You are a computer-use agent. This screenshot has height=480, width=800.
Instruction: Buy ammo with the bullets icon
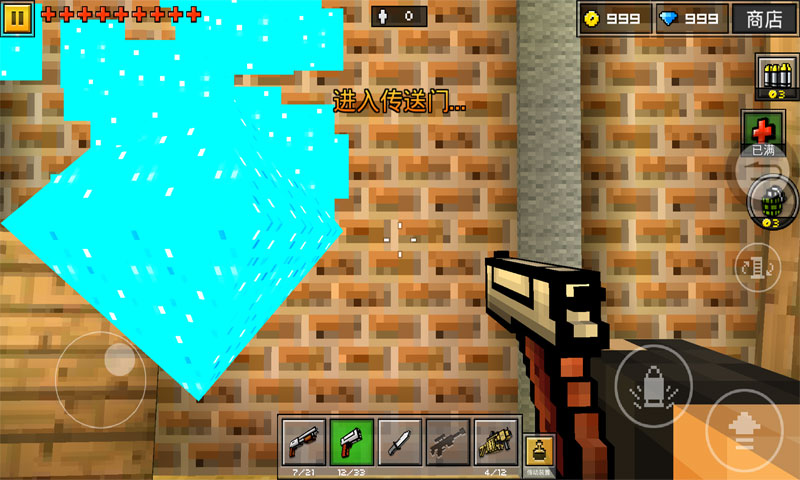point(773,77)
